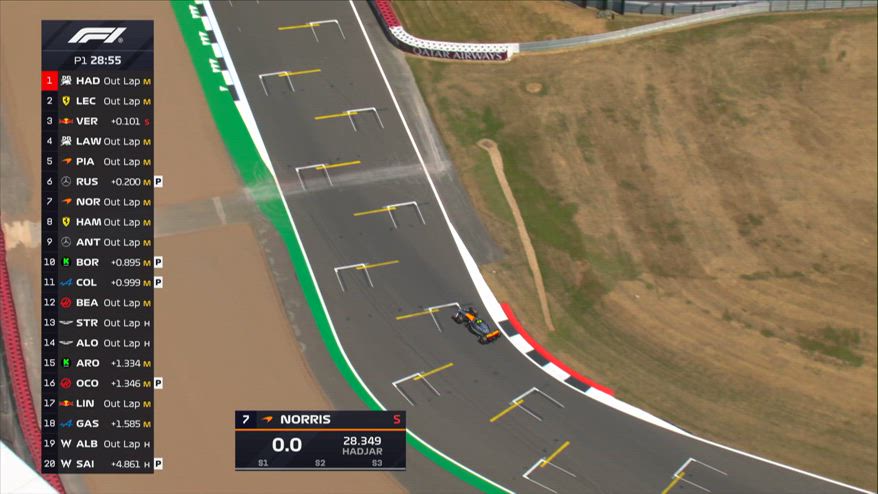Pick the PIA row in standings
Image resolution: width=878 pixels, height=494 pixels.
97,161
